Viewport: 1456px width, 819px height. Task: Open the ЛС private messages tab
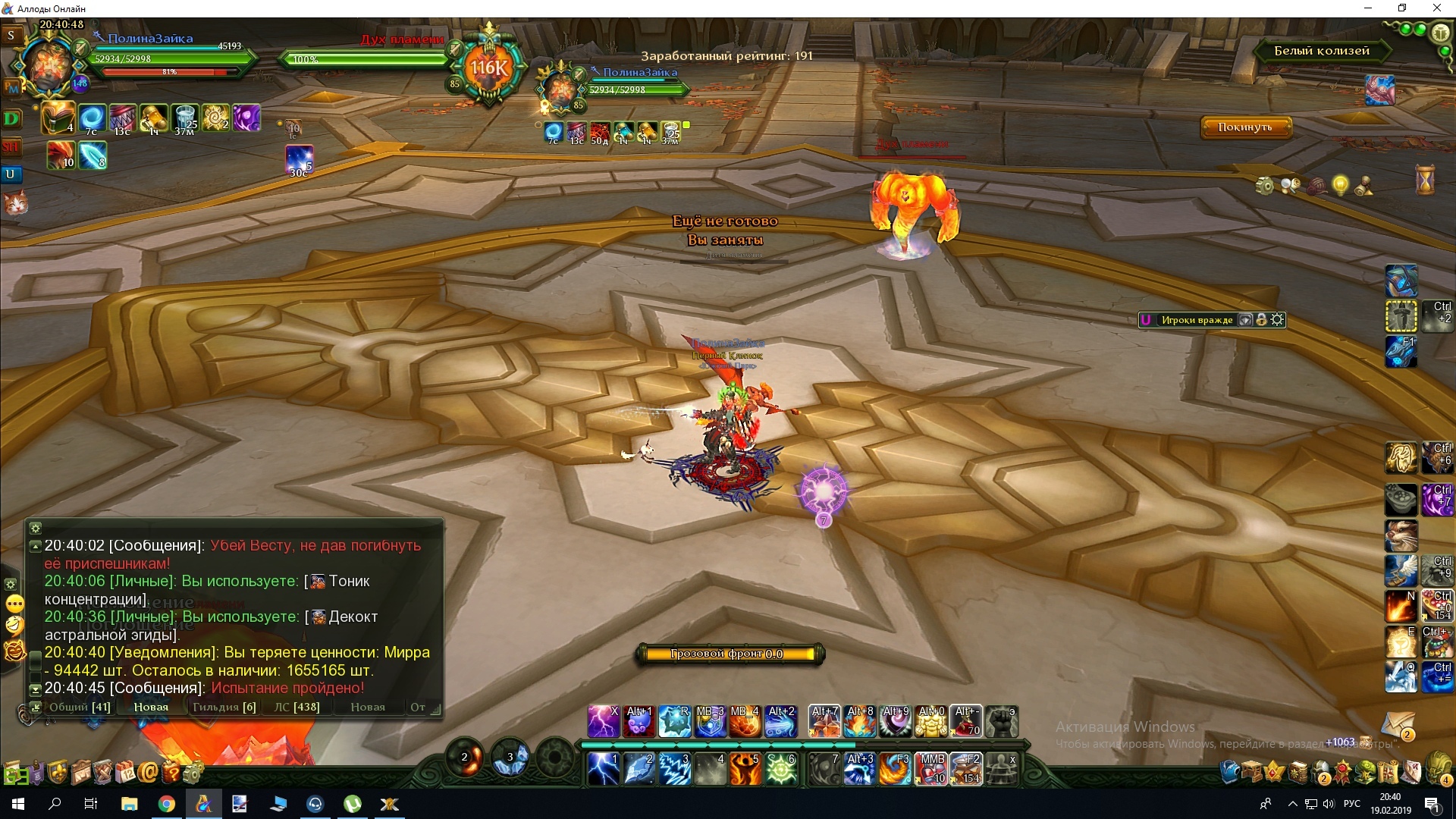297,707
